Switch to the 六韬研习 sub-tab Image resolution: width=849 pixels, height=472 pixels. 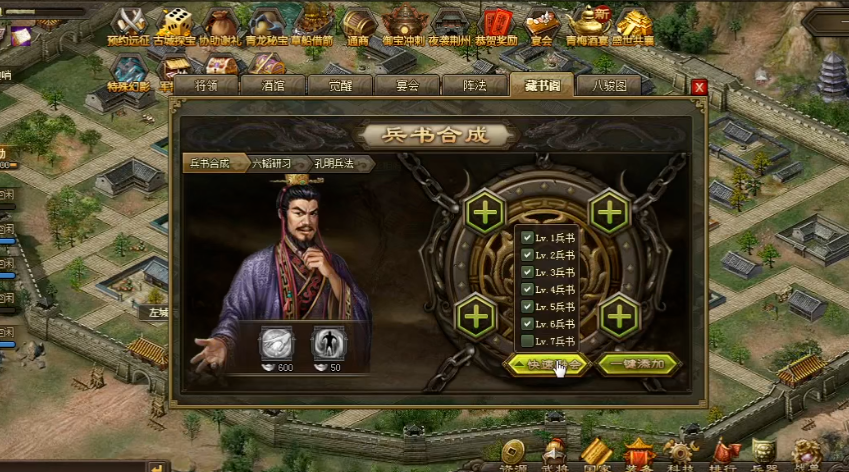[272, 163]
